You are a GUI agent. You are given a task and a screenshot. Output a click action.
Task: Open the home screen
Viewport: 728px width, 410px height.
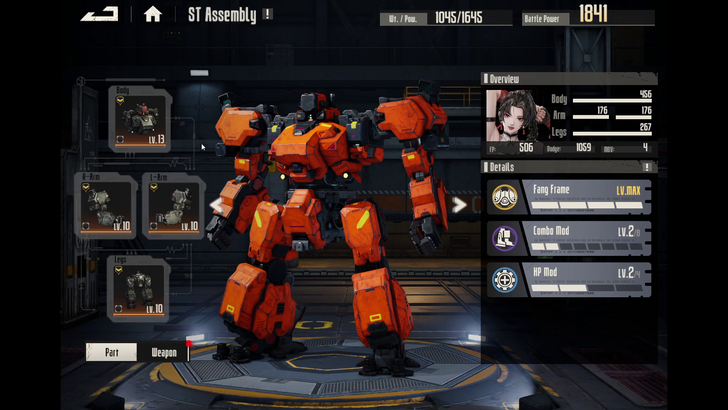coord(152,14)
